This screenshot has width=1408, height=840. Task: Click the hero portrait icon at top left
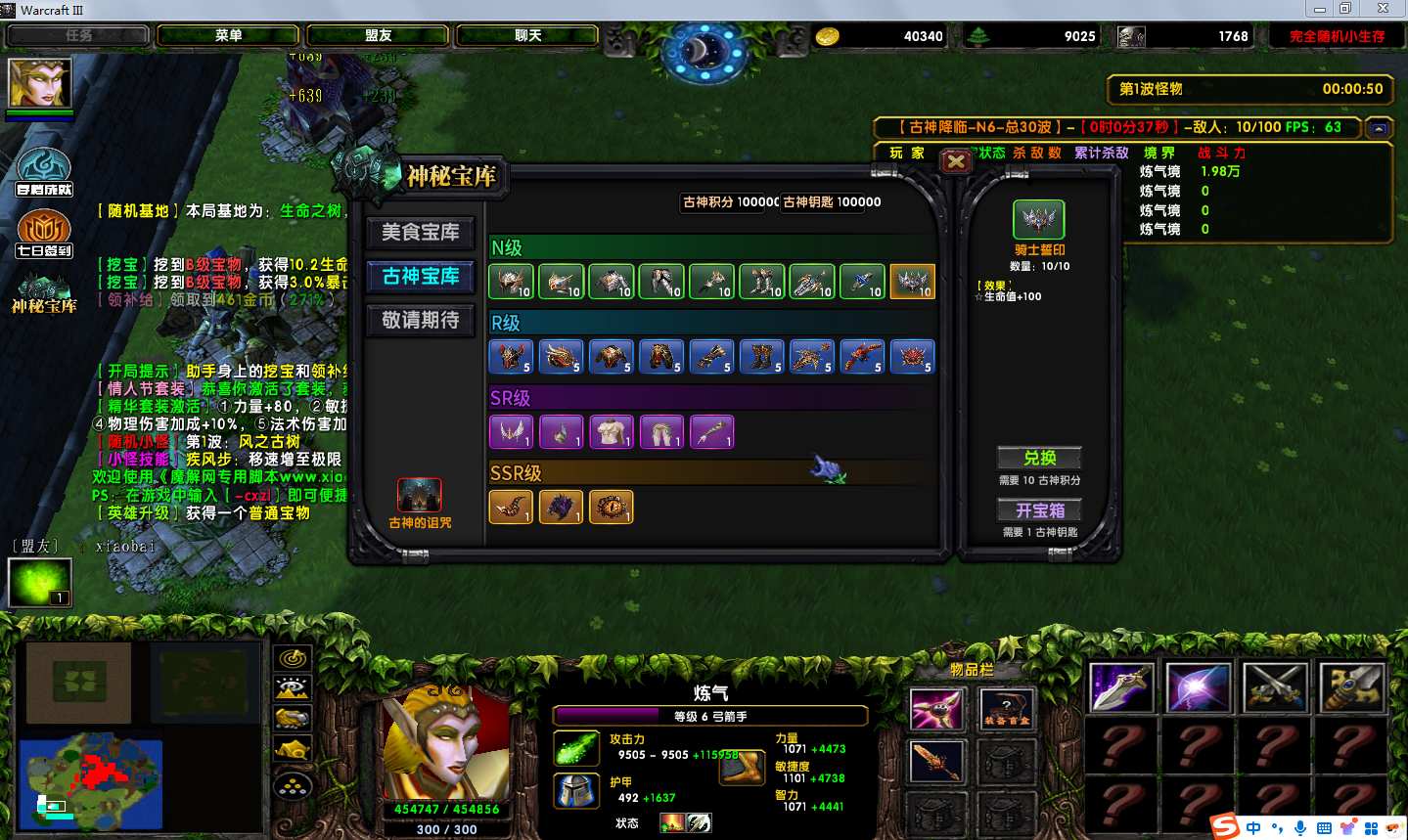coord(40,84)
